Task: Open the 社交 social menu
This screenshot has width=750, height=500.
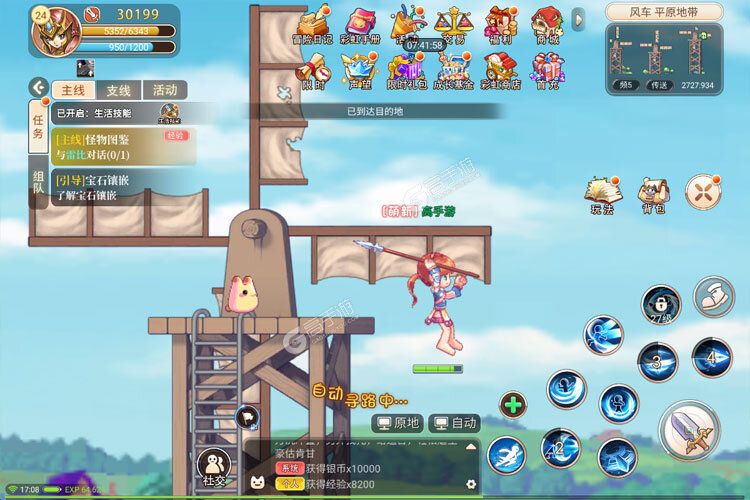Action: click(x=216, y=468)
